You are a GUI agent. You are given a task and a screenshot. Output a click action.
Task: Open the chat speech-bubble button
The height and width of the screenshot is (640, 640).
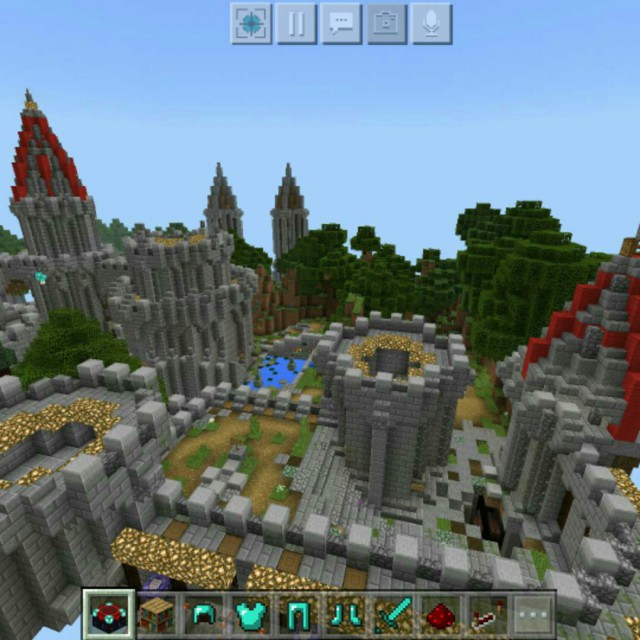click(x=341, y=24)
